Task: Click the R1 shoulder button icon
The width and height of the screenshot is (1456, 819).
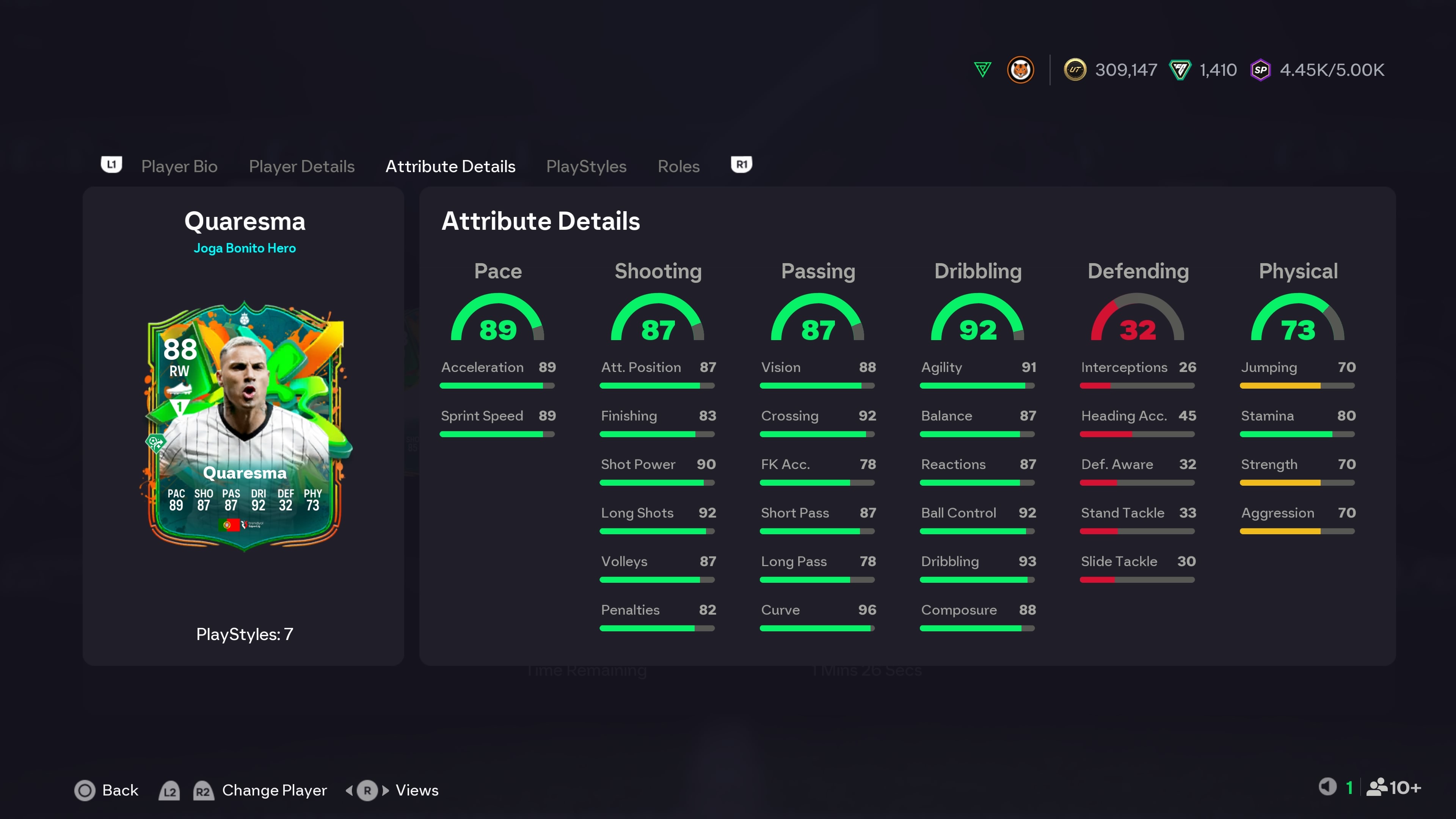Action: point(742,165)
